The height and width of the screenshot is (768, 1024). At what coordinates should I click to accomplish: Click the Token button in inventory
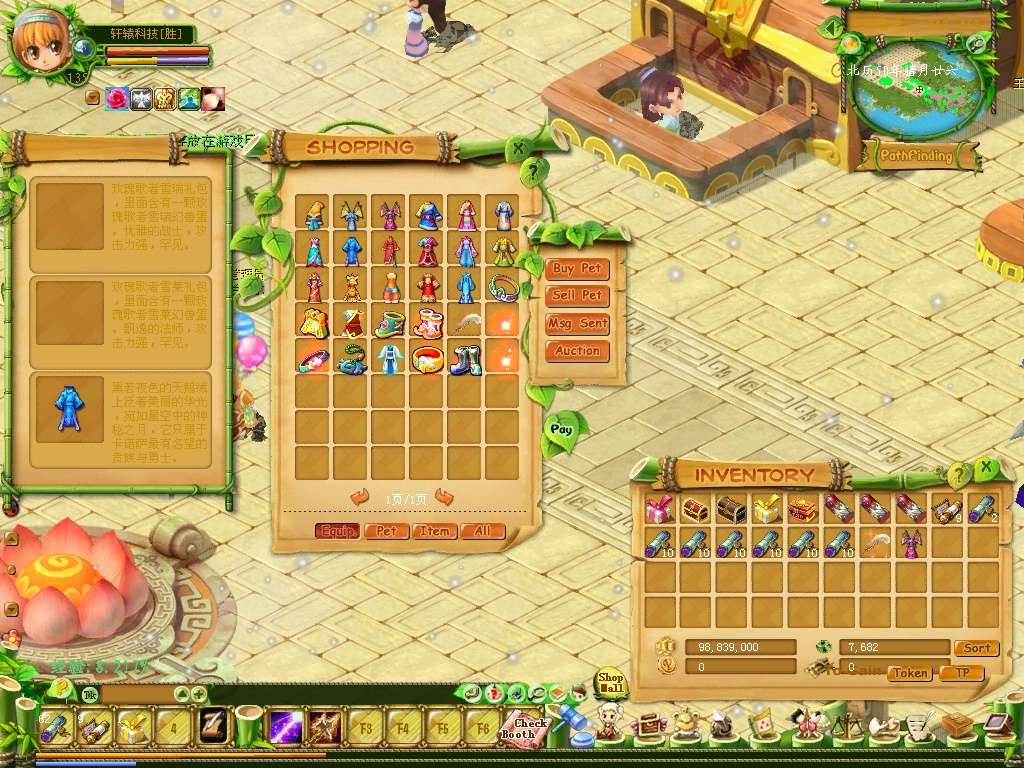910,673
